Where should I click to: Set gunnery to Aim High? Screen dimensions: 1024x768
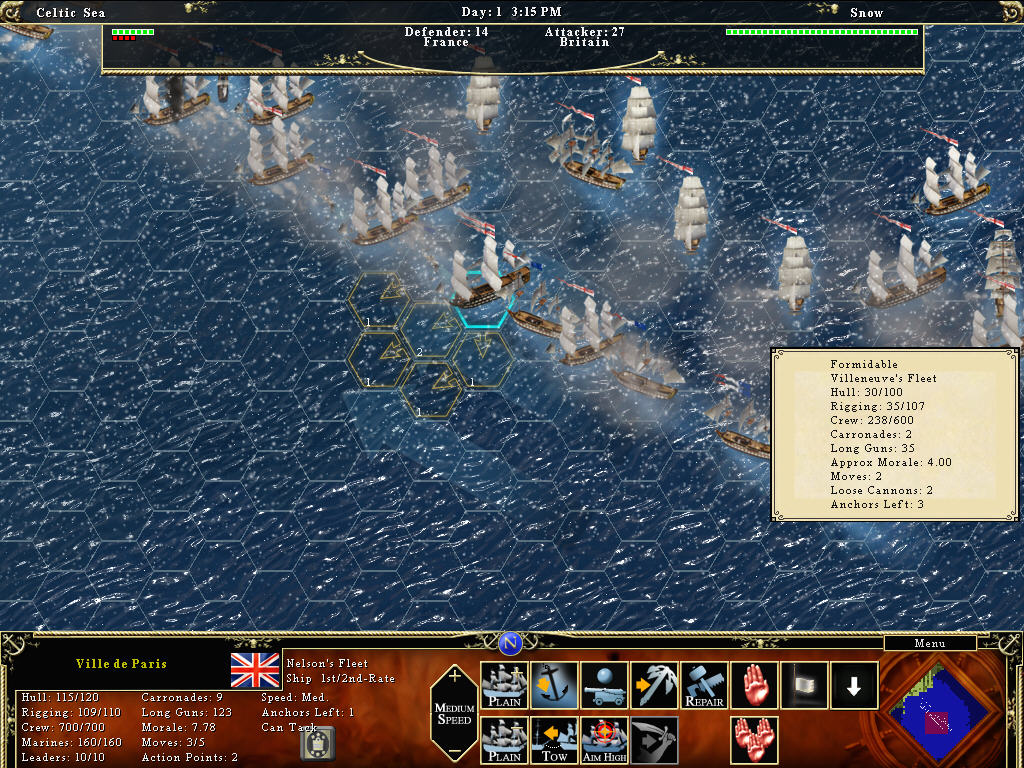(605, 741)
